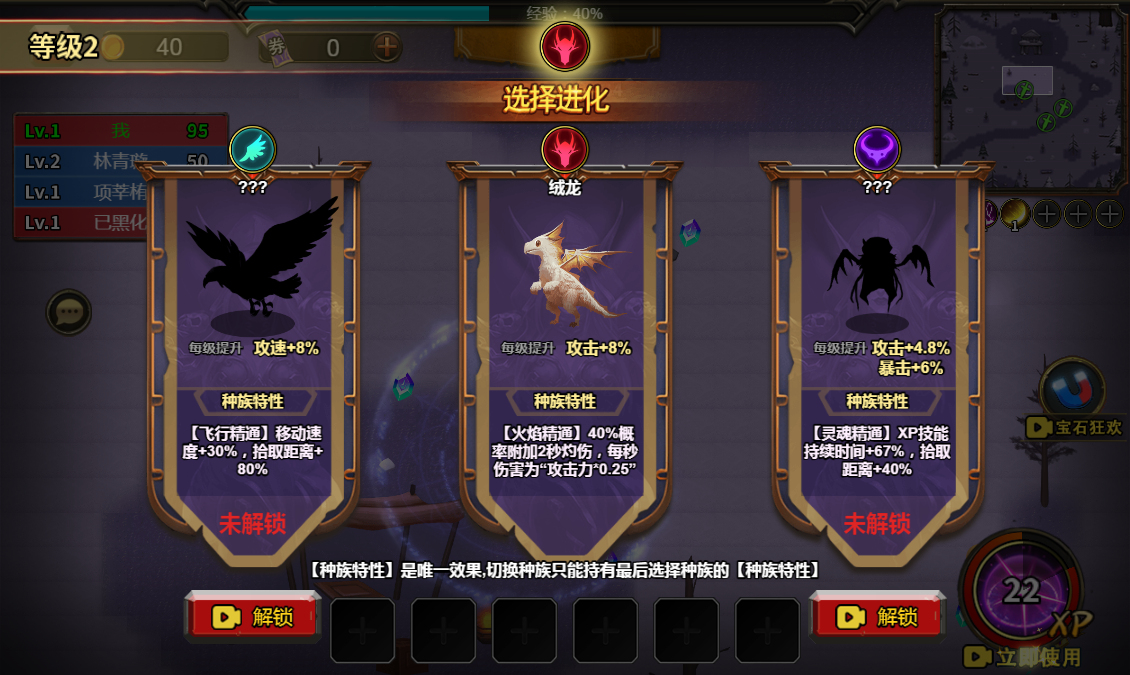Unlock the spirit evolution with 解锁 button
The image size is (1130, 675).
[878, 617]
